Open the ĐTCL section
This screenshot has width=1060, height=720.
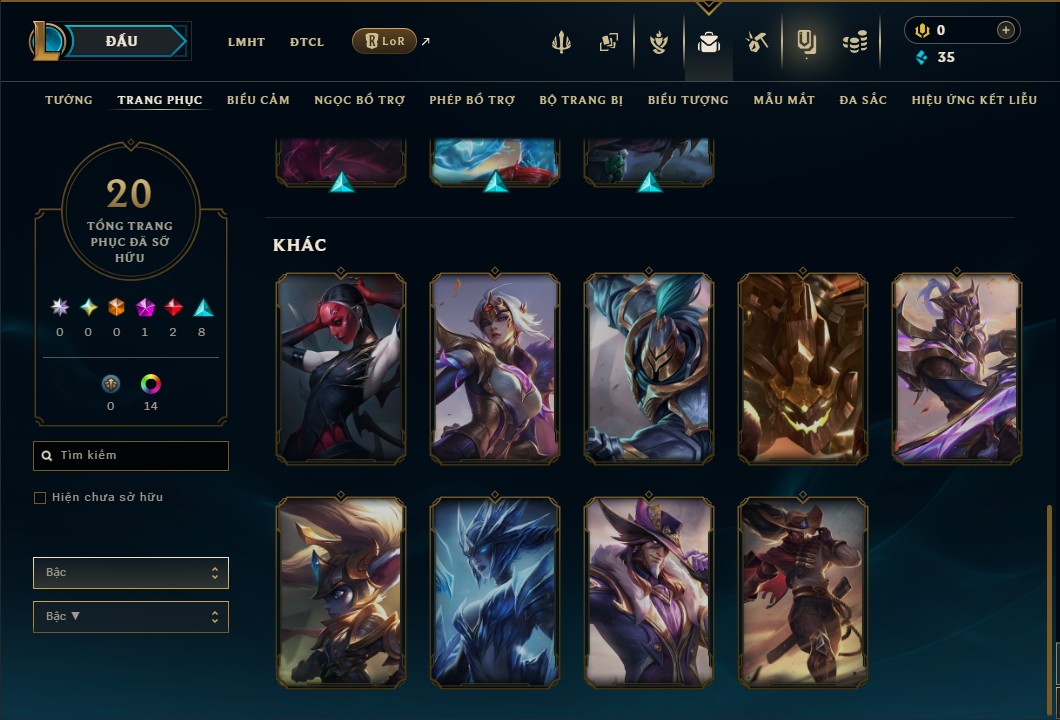click(x=307, y=42)
